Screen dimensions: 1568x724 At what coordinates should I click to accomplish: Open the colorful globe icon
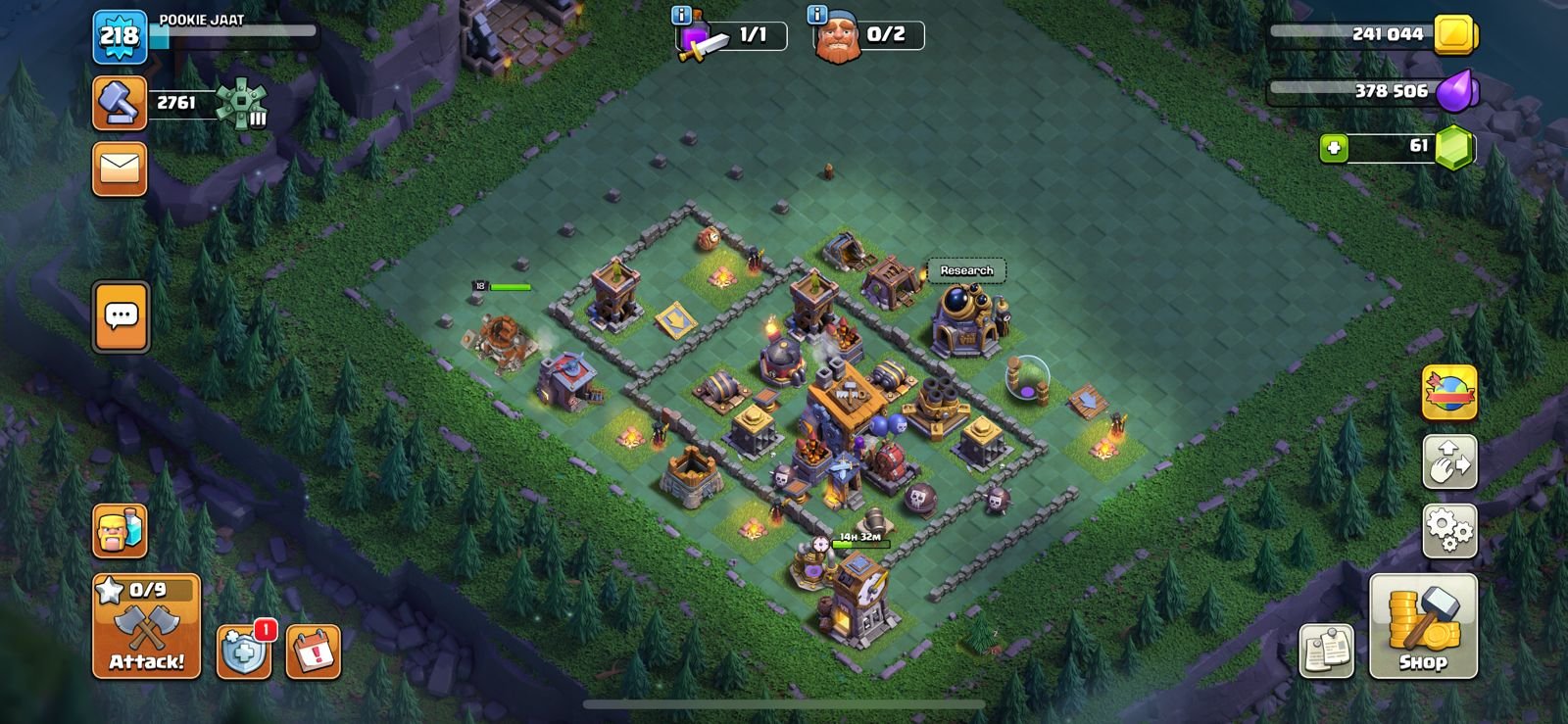pyautogui.click(x=1449, y=393)
